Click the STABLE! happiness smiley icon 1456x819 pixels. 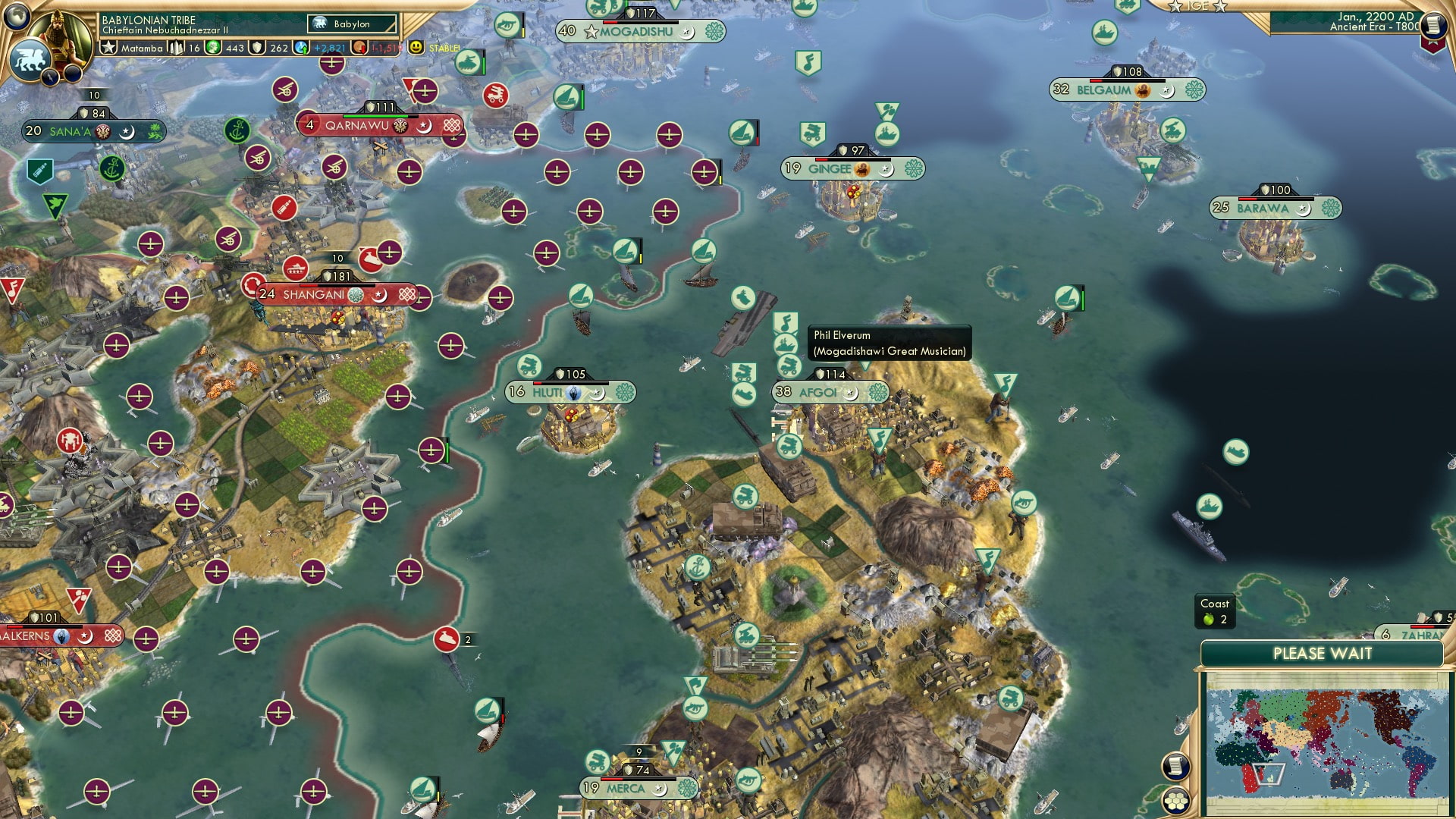416,48
